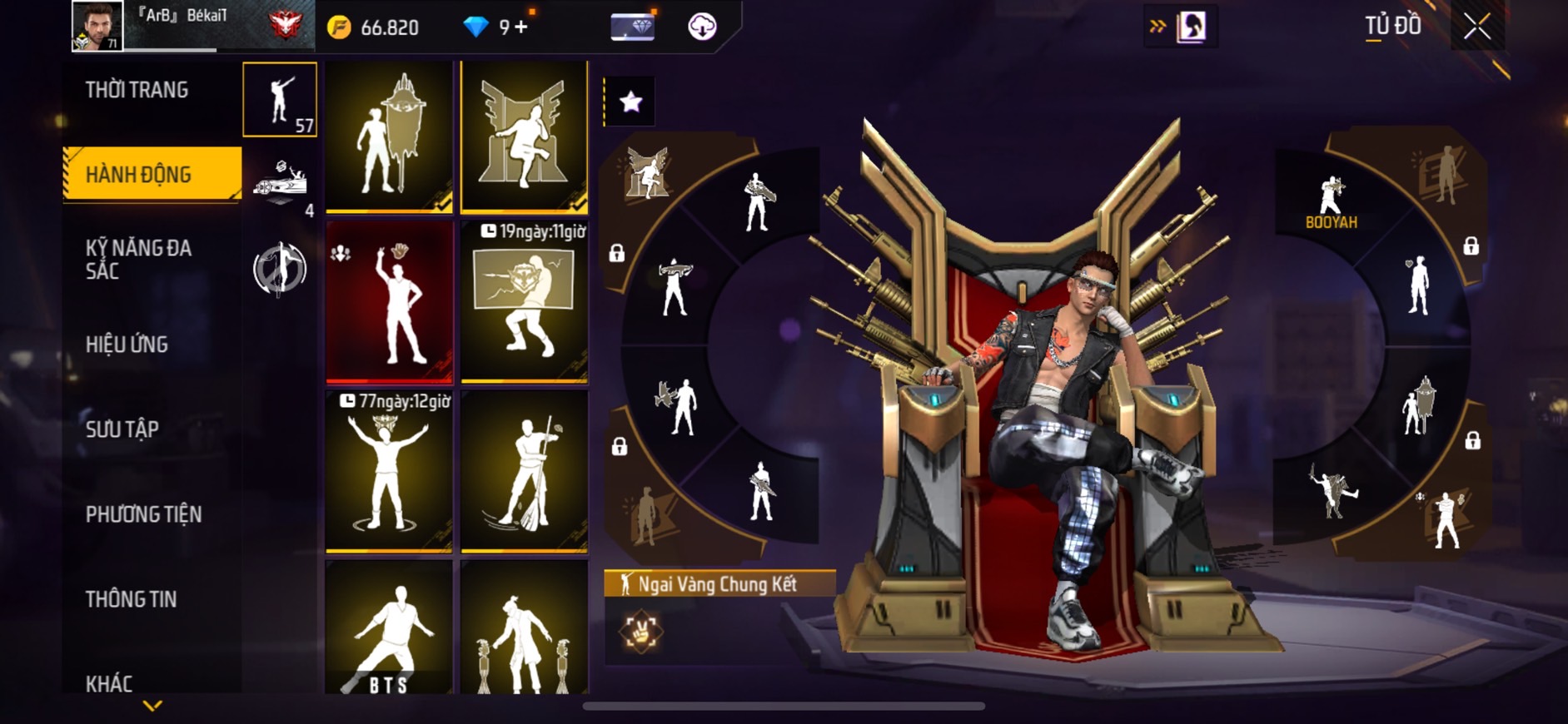Image resolution: width=1568 pixels, height=724 pixels.
Task: Go to the Sưu Tập category
Action: [122, 429]
